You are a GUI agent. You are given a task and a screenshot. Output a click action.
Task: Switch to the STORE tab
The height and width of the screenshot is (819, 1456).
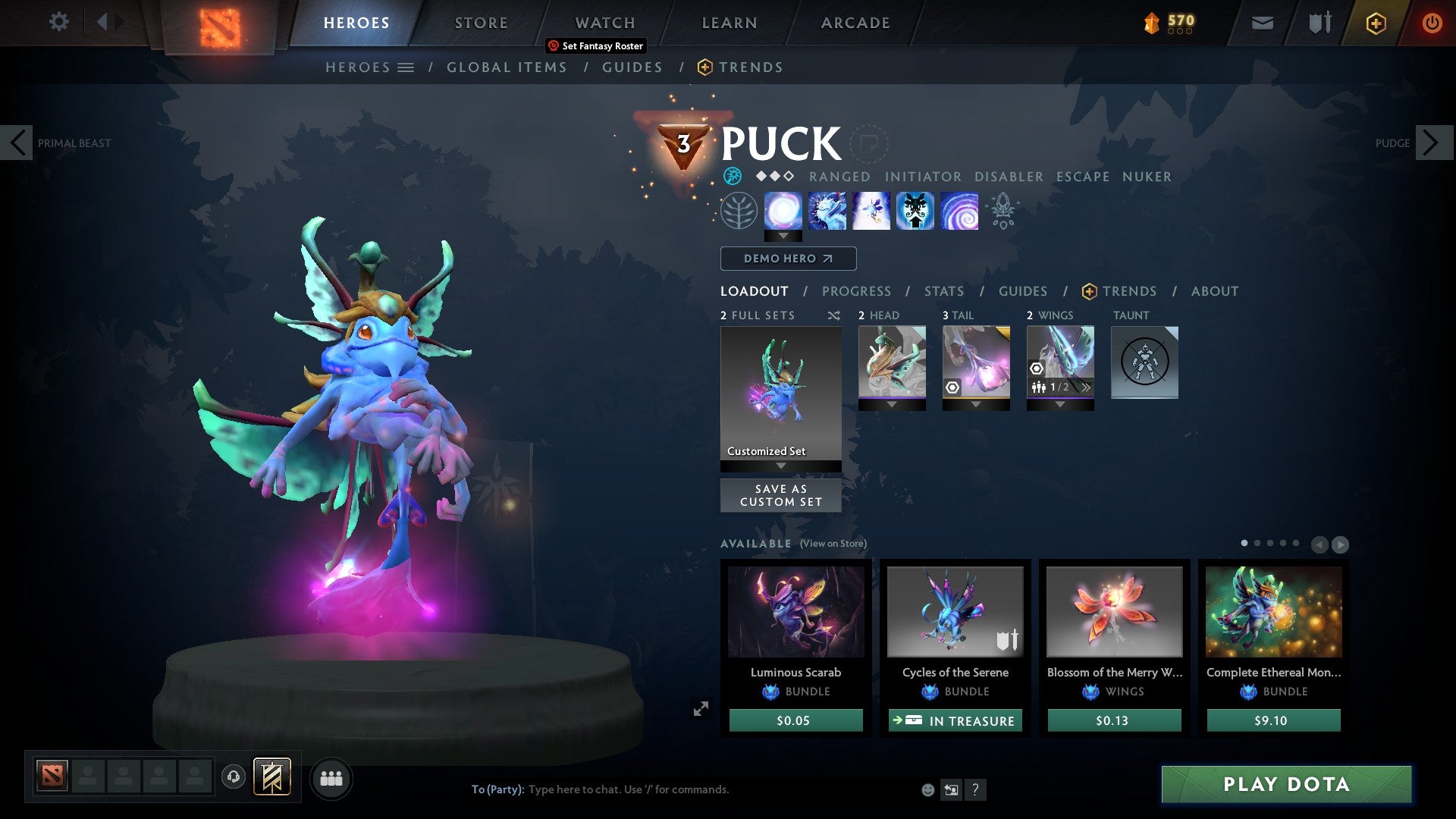[481, 23]
